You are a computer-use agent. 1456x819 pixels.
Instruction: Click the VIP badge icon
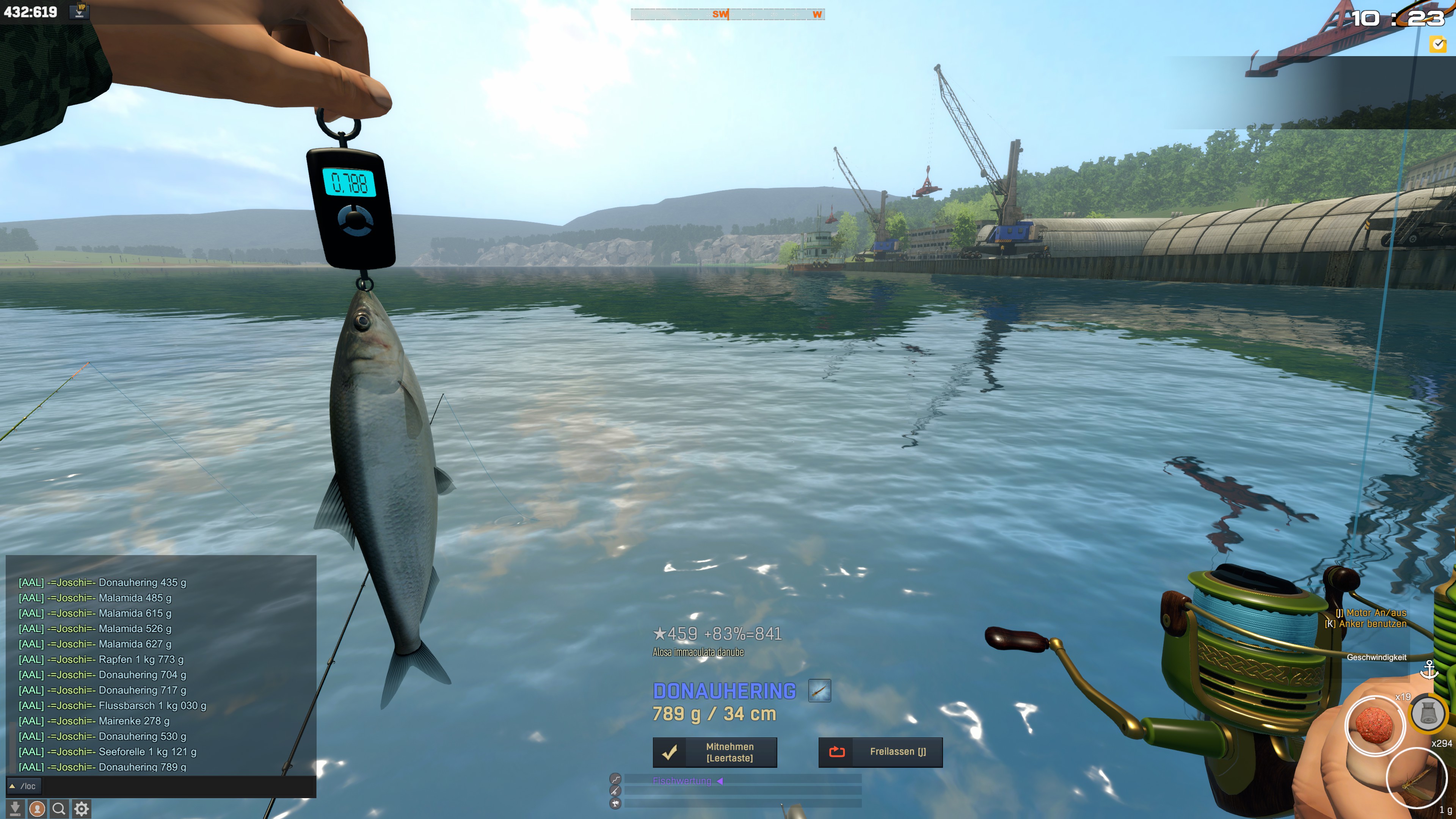80,11
